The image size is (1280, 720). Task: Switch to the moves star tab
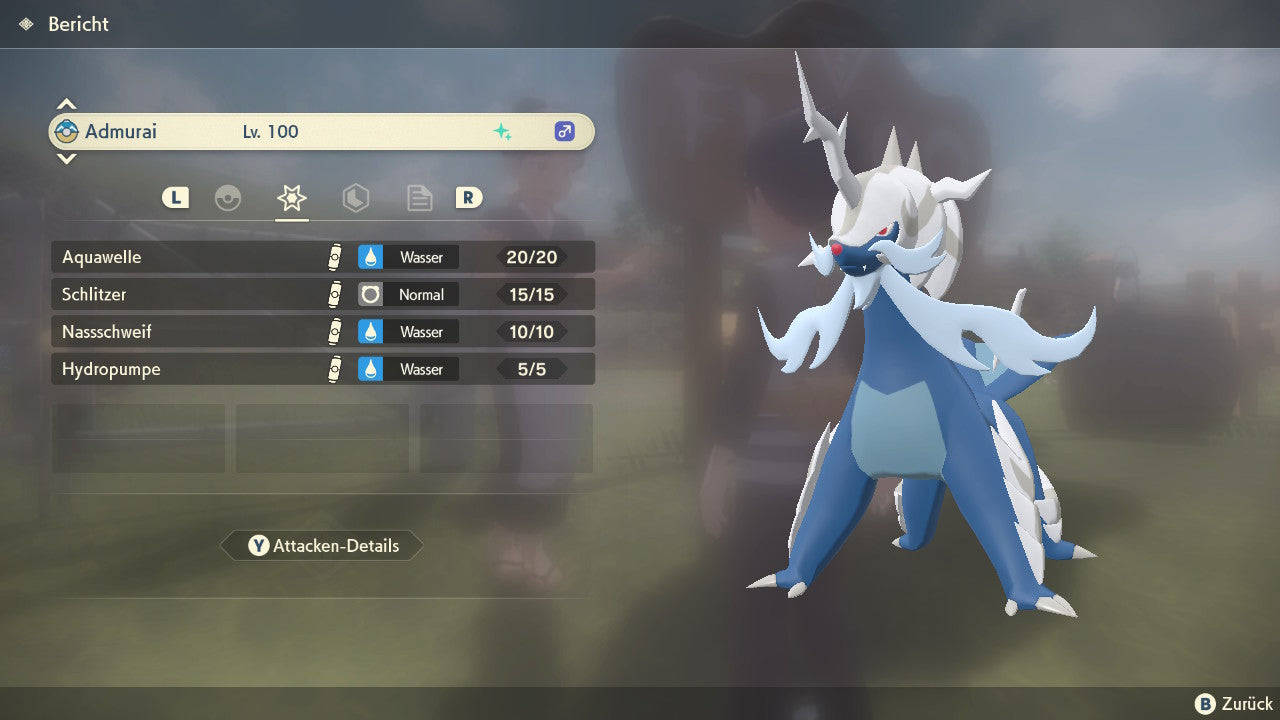pos(292,198)
